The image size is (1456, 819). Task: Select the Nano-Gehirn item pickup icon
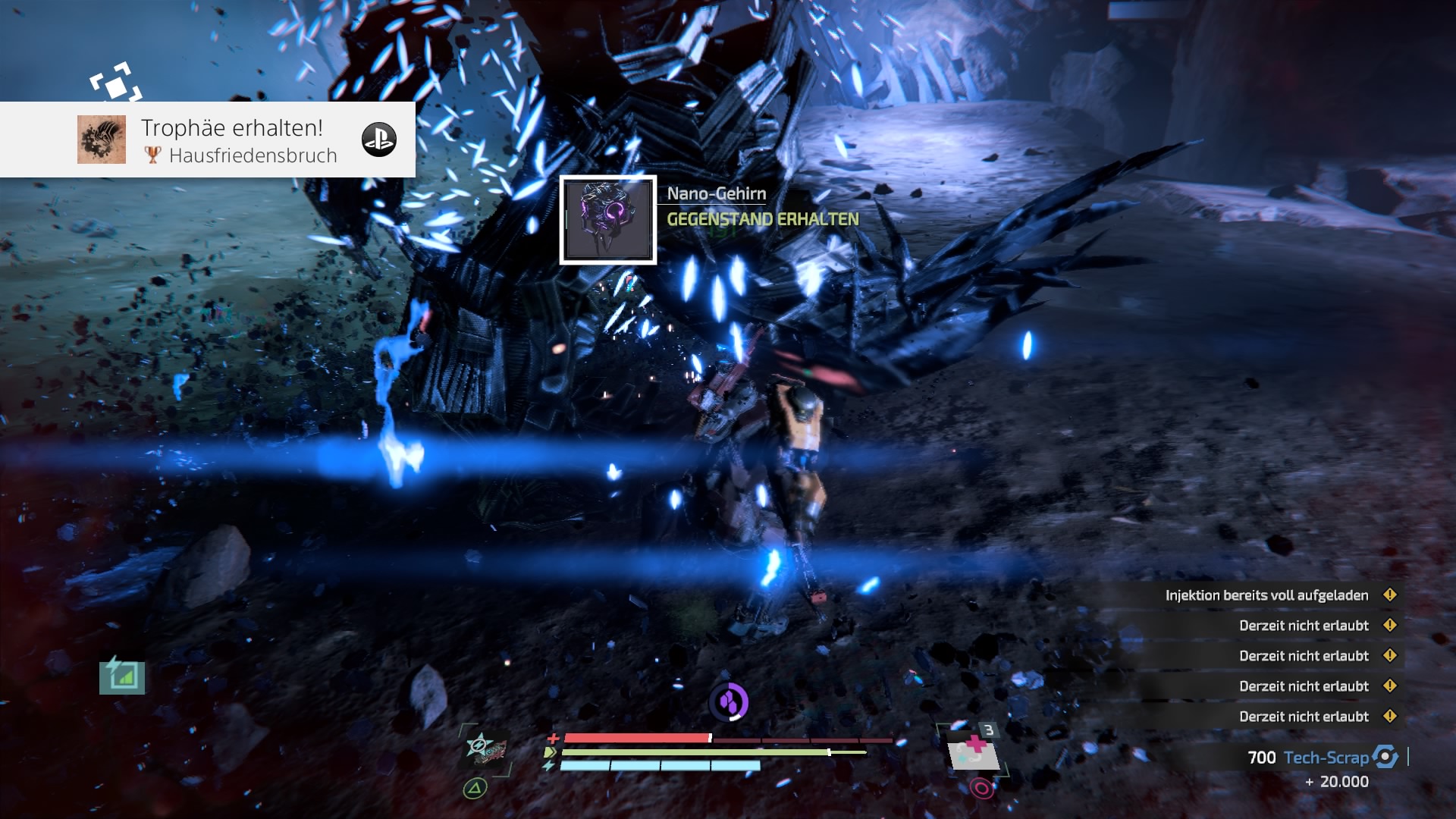(x=608, y=220)
